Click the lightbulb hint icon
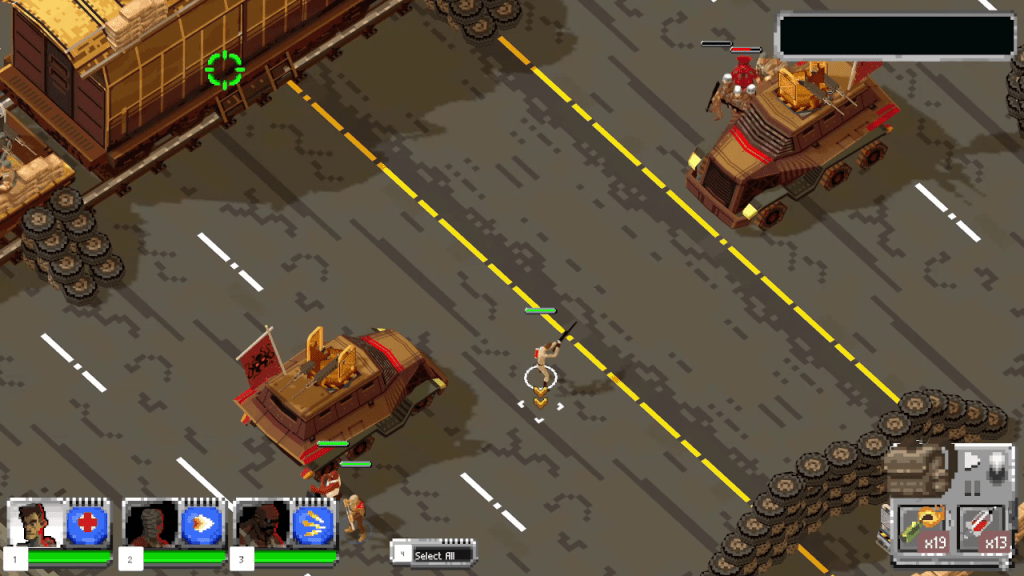This screenshot has height=576, width=1024. (996, 468)
